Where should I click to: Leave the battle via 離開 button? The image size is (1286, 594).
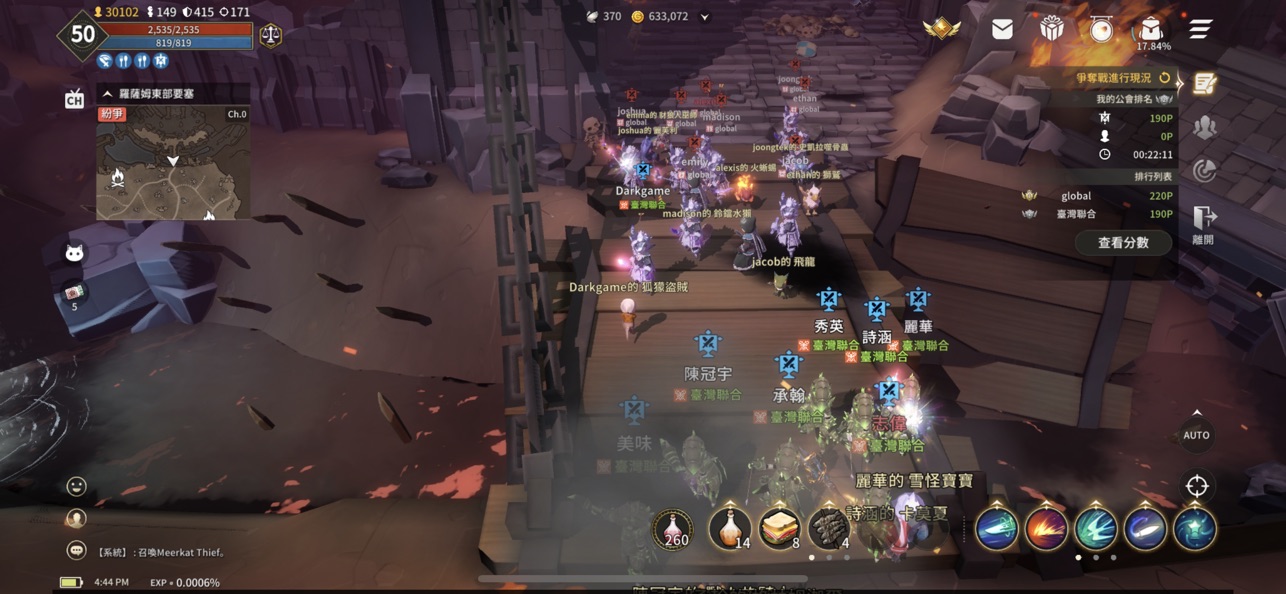[1203, 224]
